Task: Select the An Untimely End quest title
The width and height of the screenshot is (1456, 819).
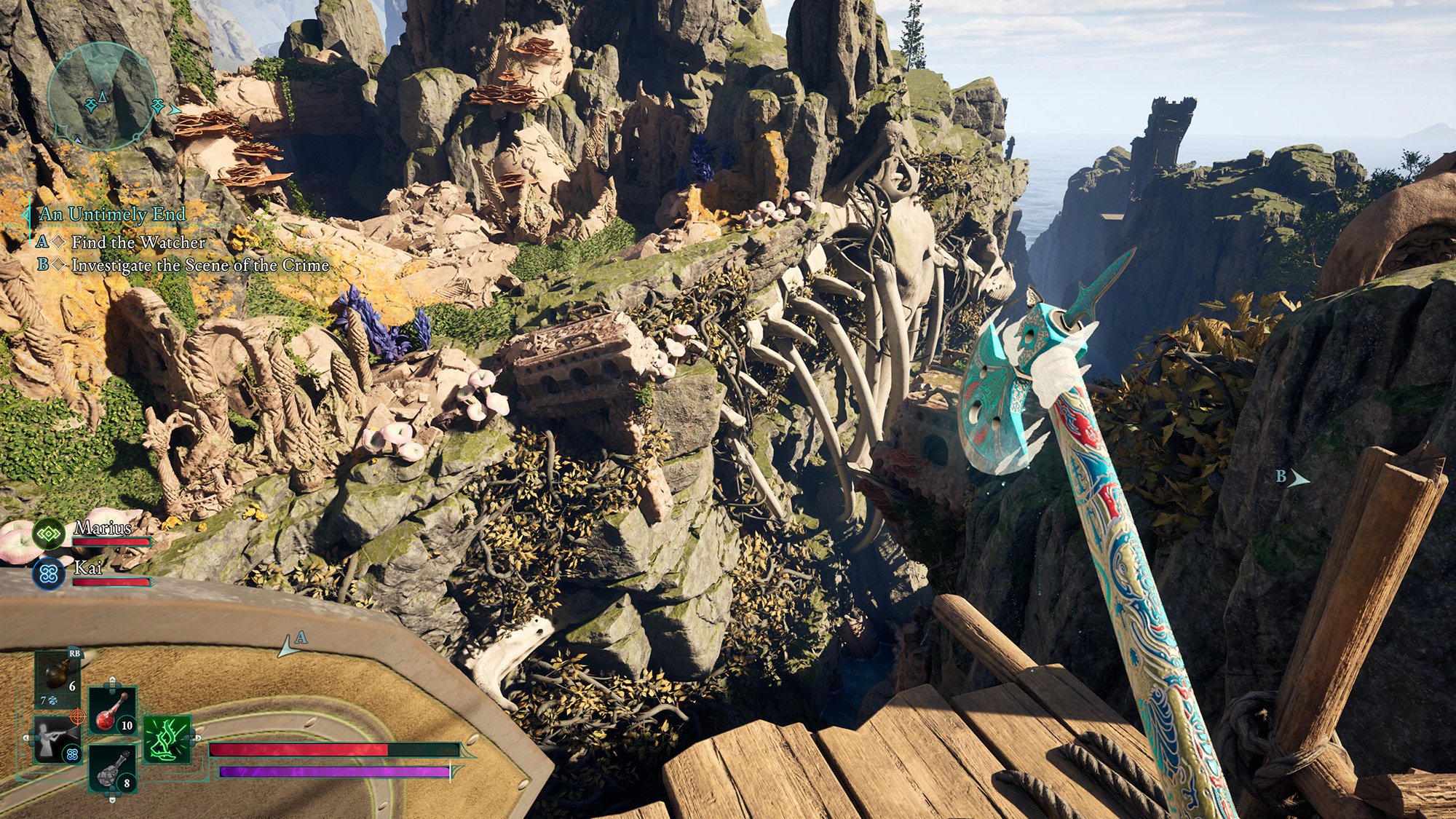Action: (x=112, y=214)
